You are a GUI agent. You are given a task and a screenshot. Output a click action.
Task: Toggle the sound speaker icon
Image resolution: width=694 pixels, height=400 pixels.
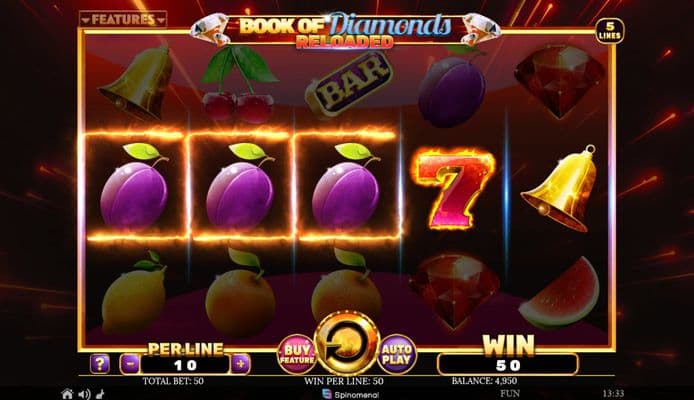coord(84,393)
